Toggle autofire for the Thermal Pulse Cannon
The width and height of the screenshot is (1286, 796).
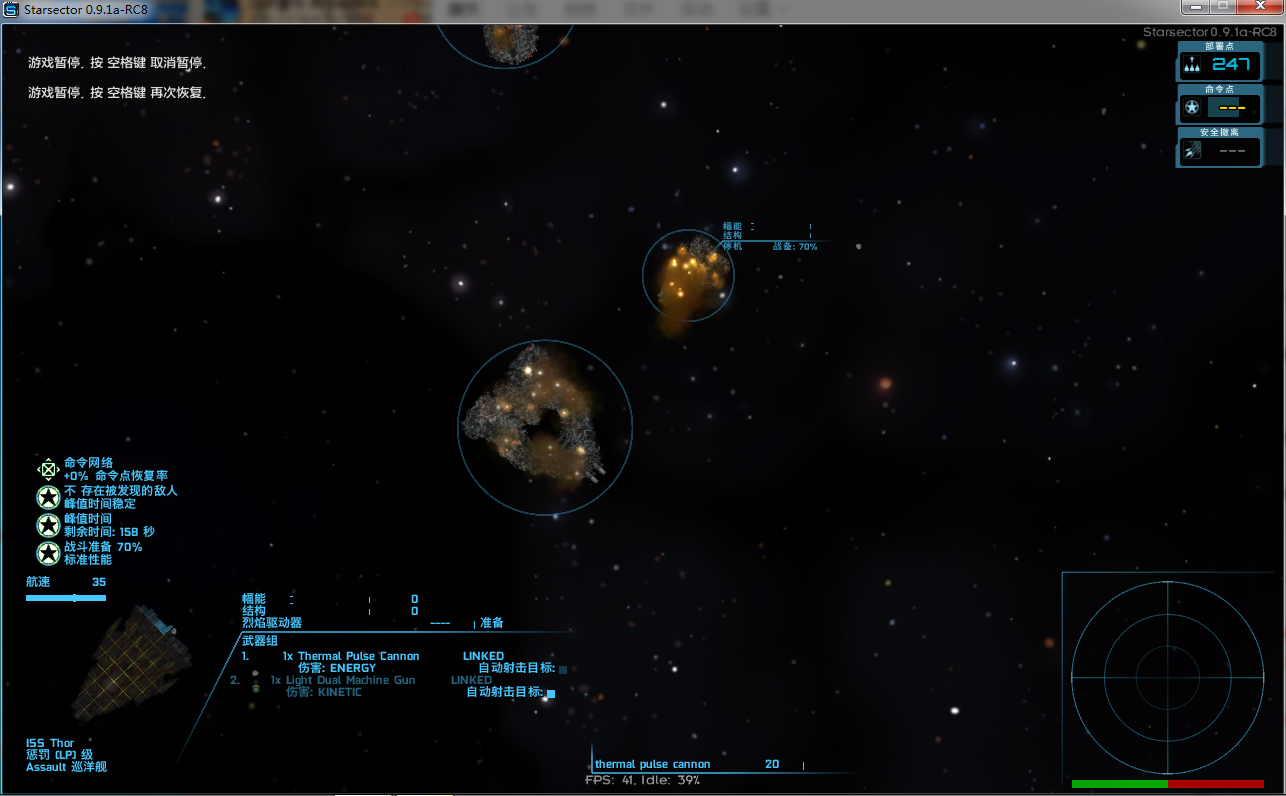(x=562, y=669)
